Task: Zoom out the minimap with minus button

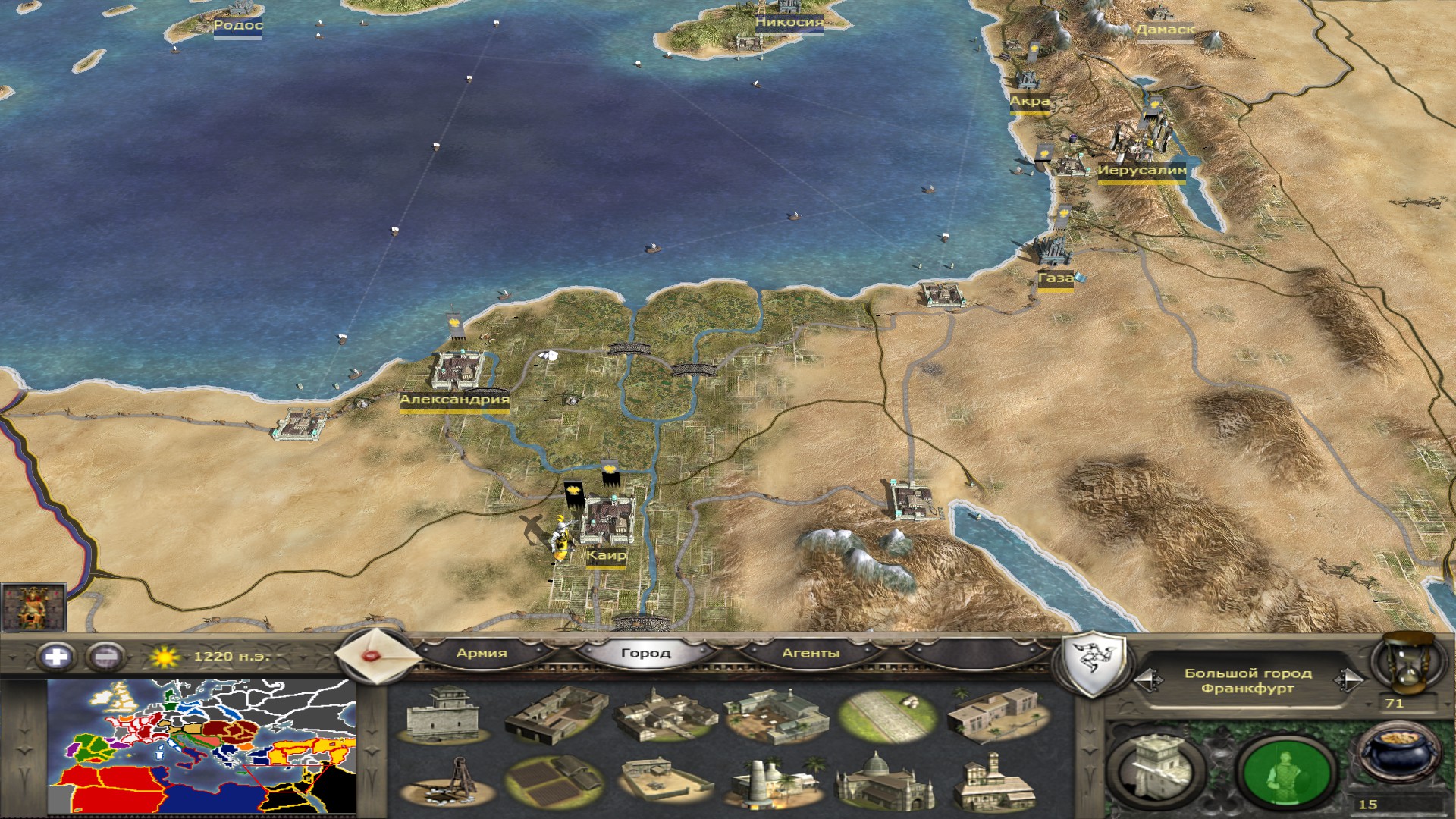Action: [105, 656]
